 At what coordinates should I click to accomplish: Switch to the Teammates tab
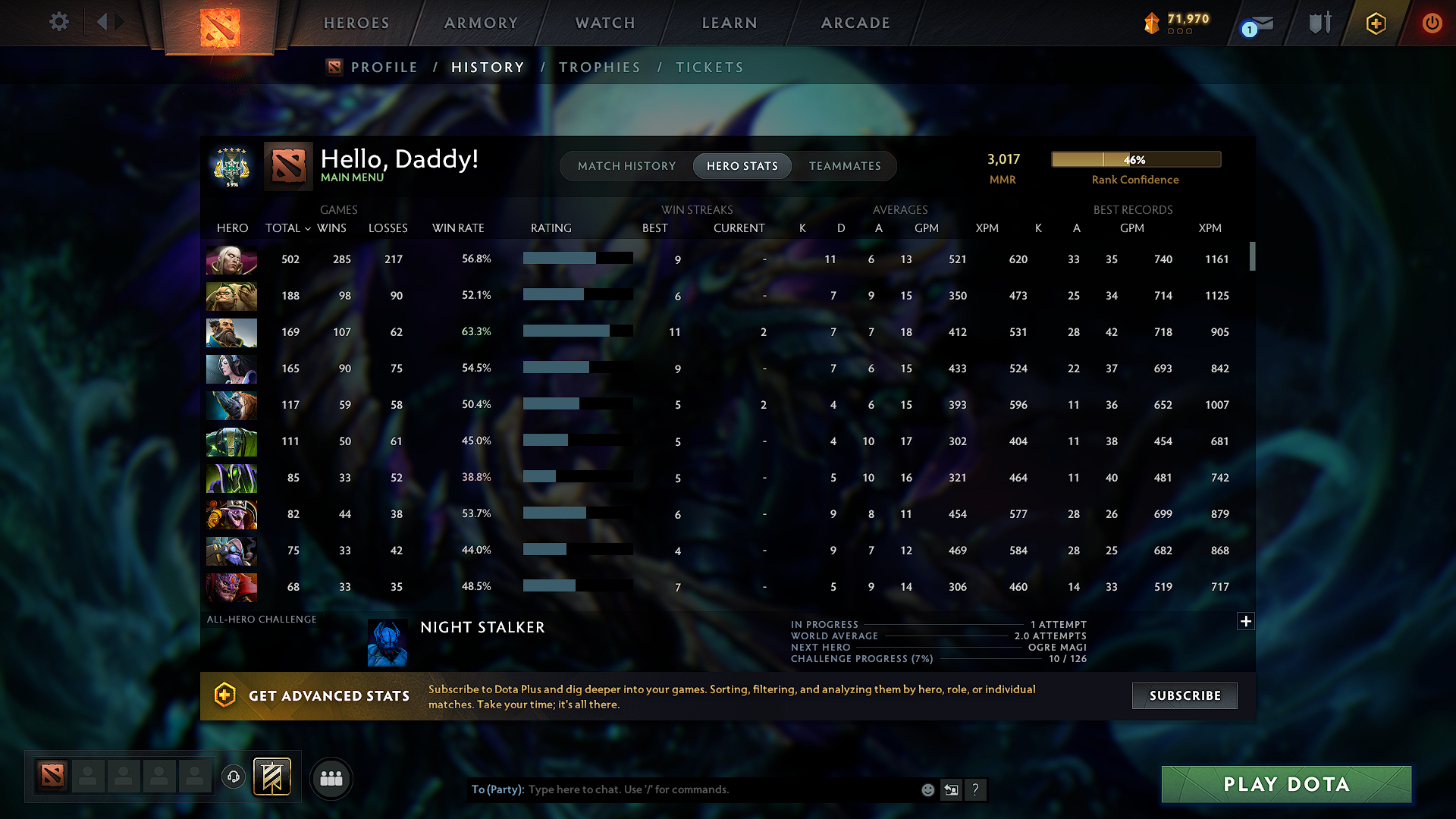click(x=844, y=166)
